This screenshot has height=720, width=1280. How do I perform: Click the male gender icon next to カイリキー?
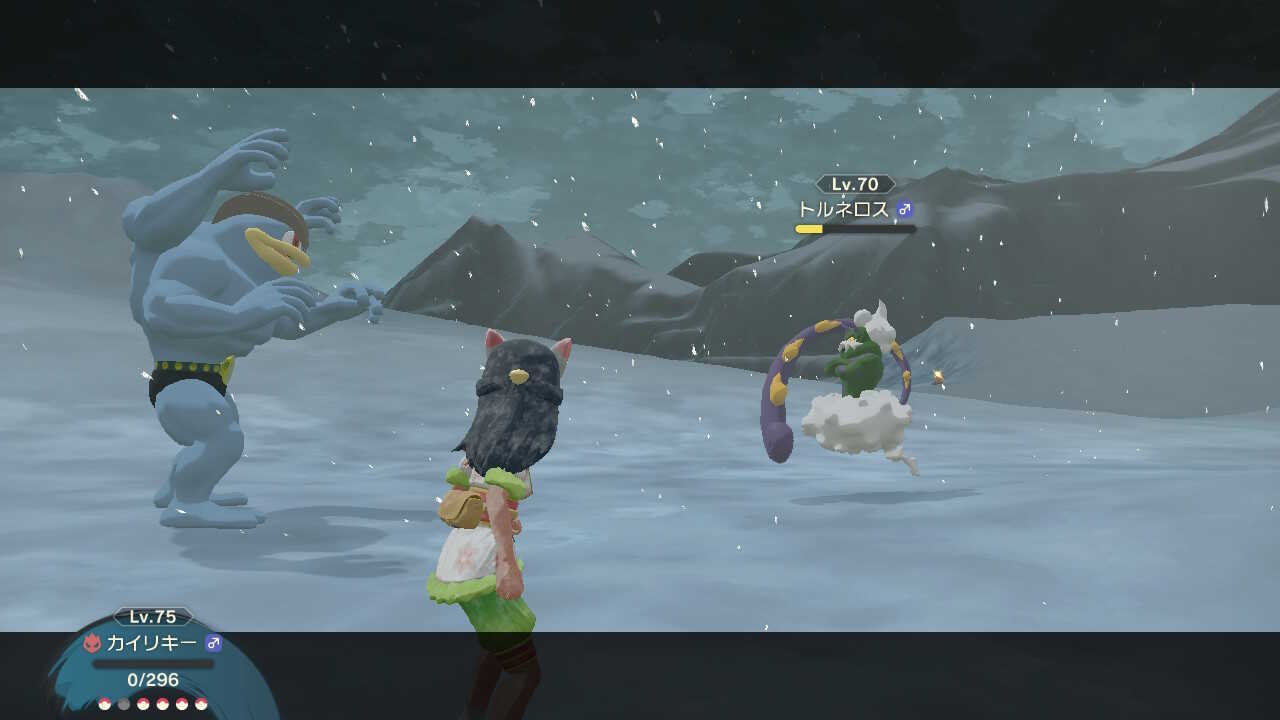point(213,642)
